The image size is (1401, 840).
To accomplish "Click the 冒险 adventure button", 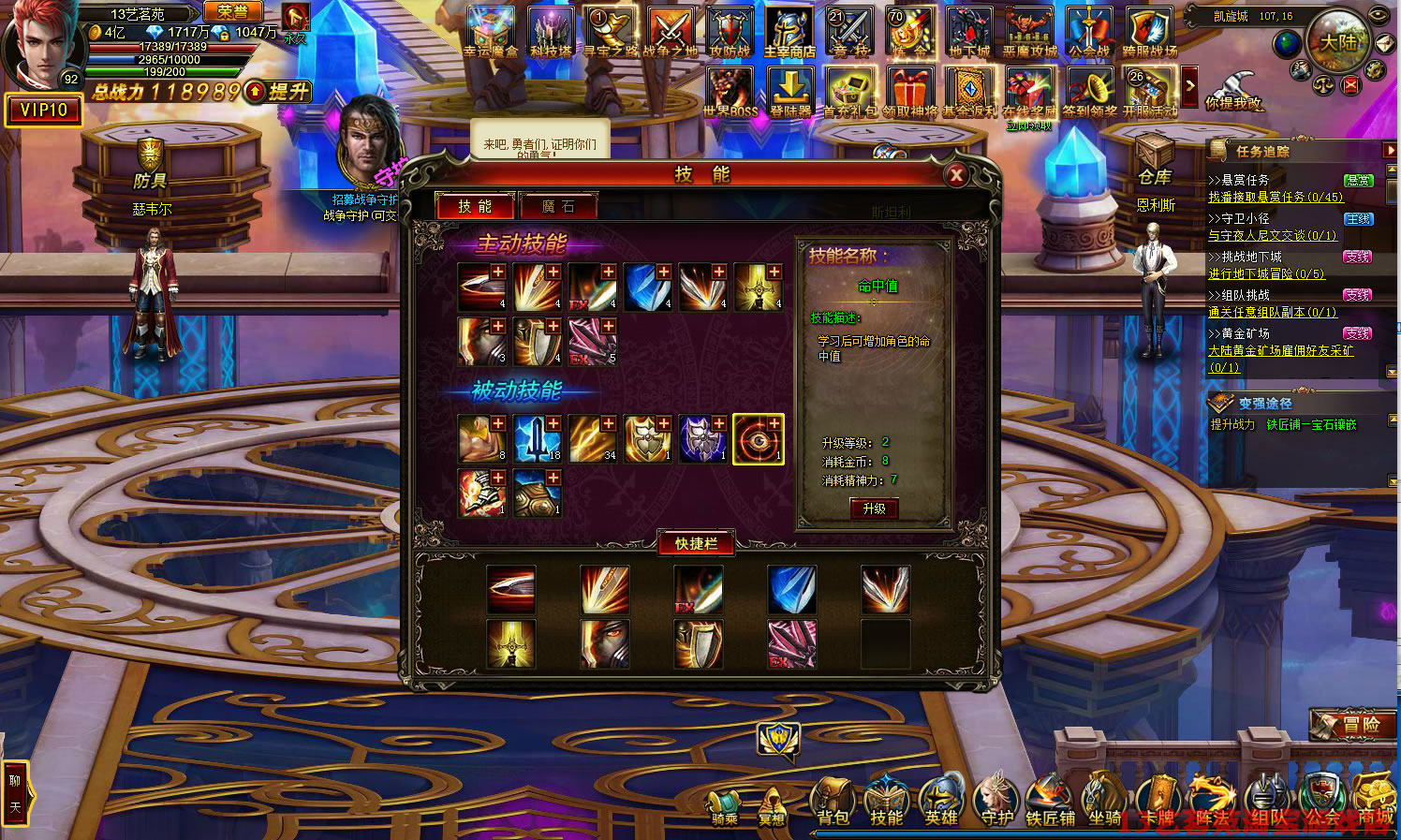I will click(1353, 724).
